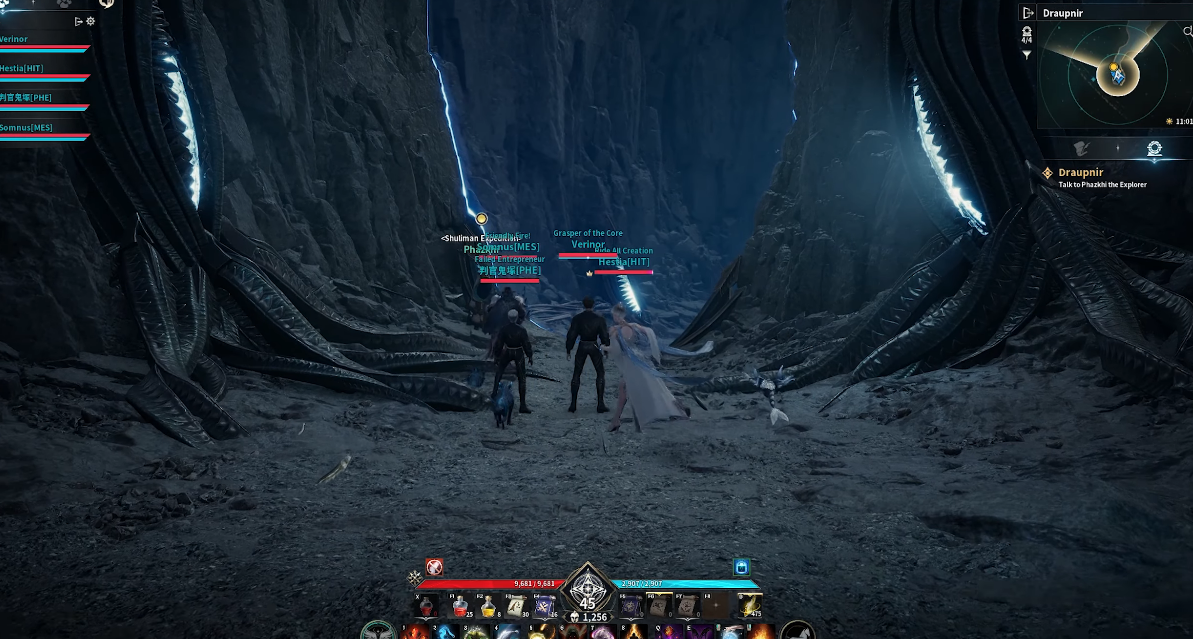This screenshot has height=639, width=1193.
Task: Open party settings gear icon
Action: tap(91, 21)
